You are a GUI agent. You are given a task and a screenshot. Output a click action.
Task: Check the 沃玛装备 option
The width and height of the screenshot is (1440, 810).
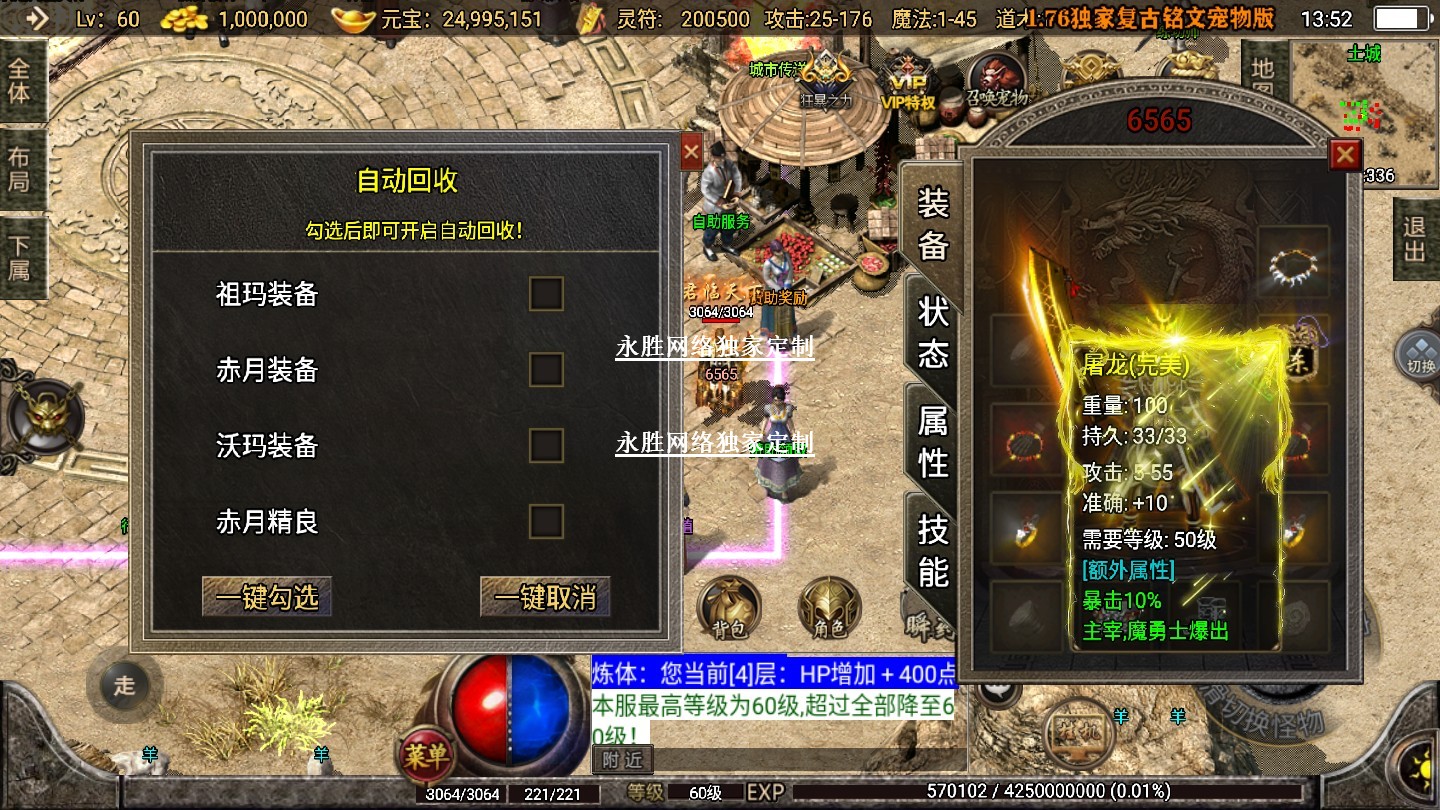point(546,445)
